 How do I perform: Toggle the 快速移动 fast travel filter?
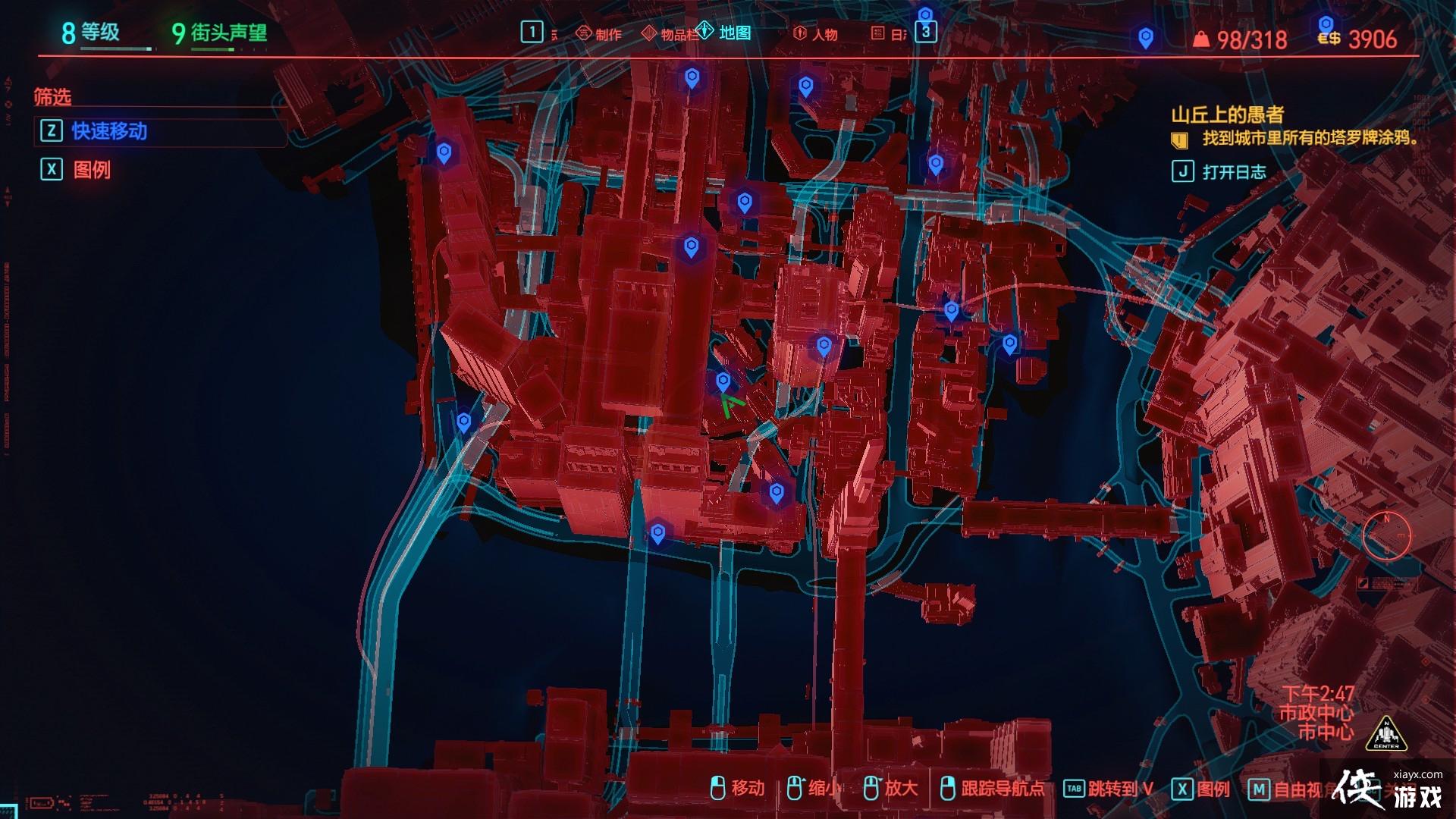click(x=108, y=131)
